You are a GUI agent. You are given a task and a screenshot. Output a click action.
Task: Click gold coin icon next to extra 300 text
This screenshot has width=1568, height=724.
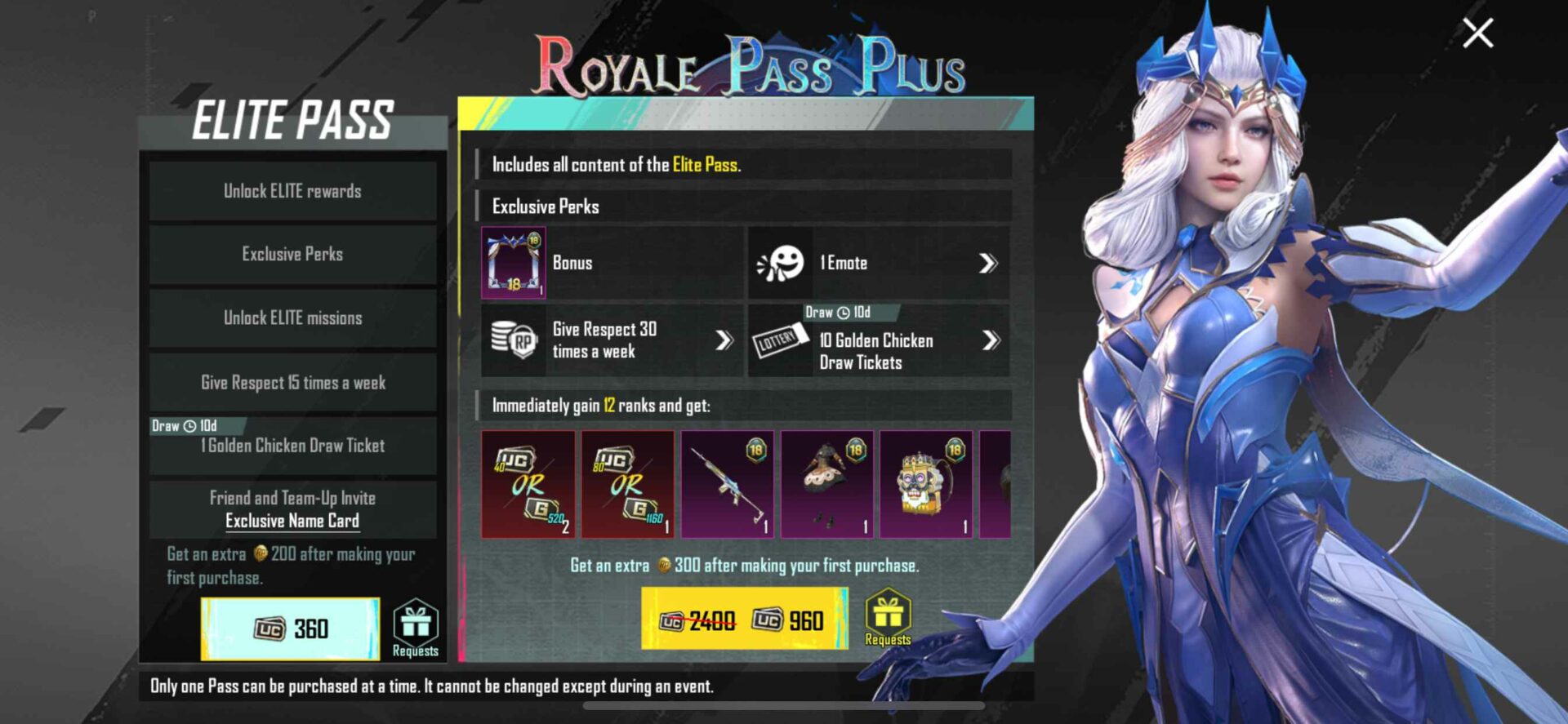(x=664, y=563)
